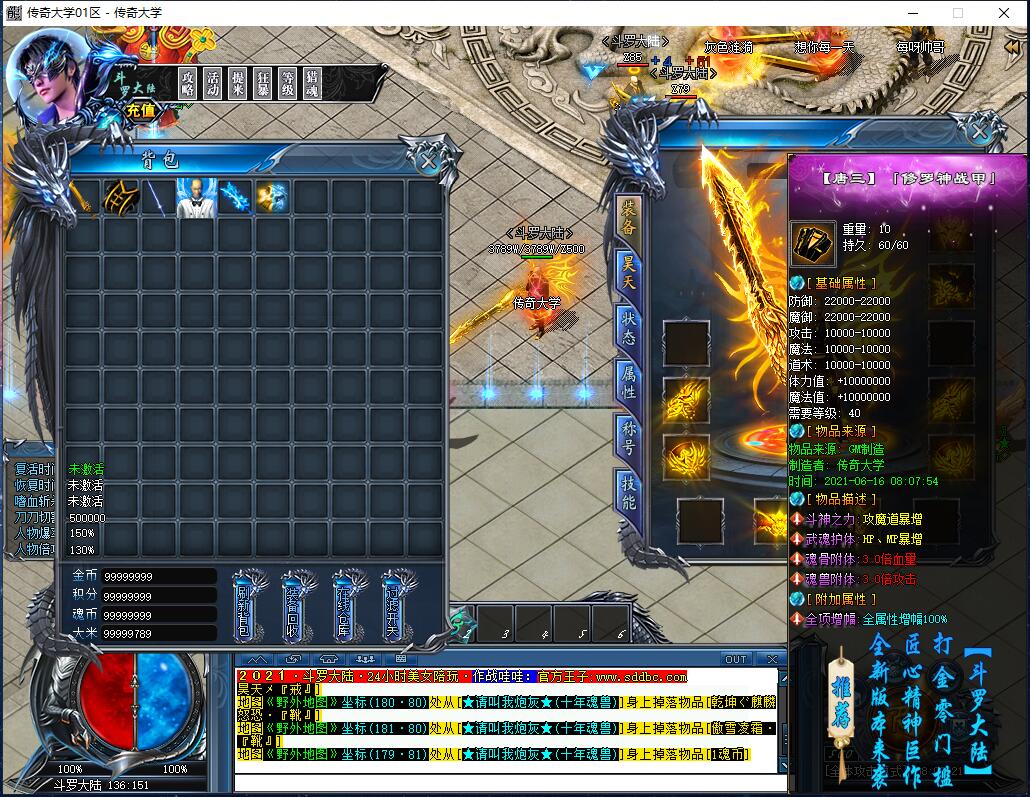Switch to the 昊天 tab
This screenshot has width=1030, height=797.
629,270
